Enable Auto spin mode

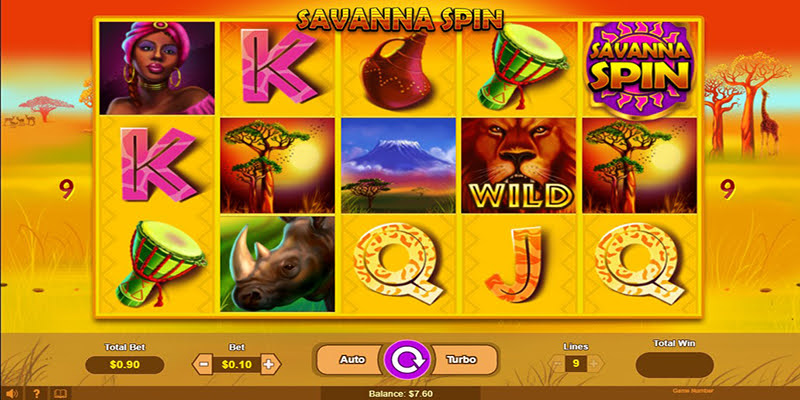point(351,358)
